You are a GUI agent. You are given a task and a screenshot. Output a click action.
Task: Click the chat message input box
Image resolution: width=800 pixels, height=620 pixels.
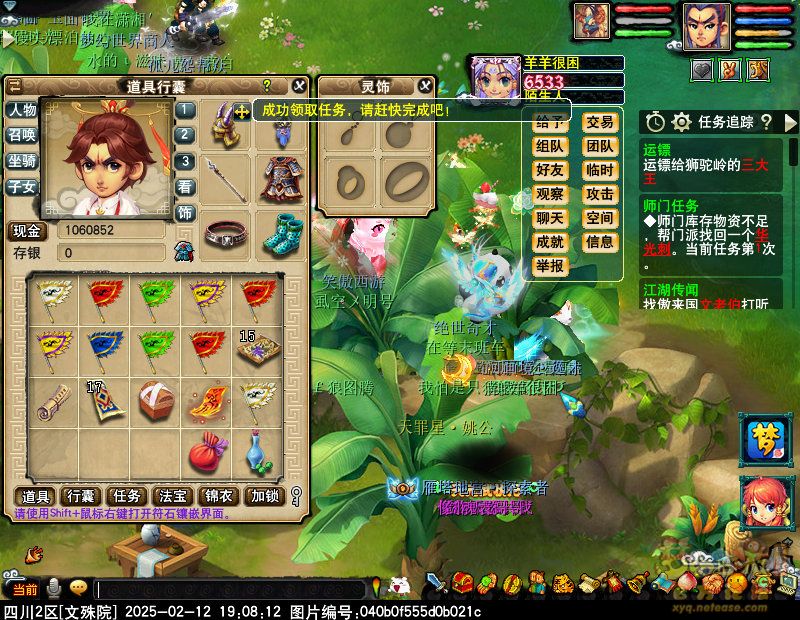pos(230,589)
